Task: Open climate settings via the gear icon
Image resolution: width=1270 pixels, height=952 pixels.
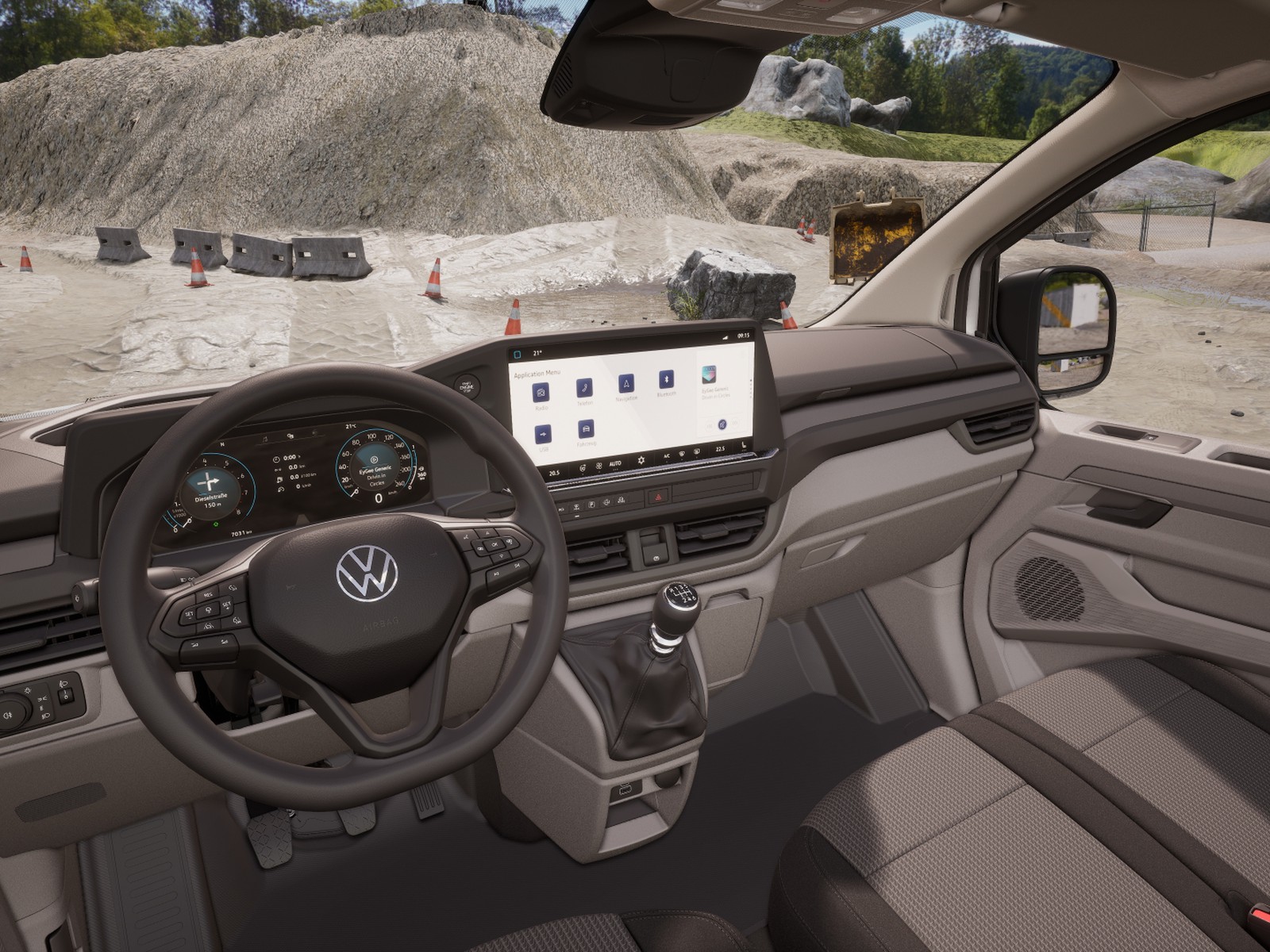Action: tap(641, 459)
